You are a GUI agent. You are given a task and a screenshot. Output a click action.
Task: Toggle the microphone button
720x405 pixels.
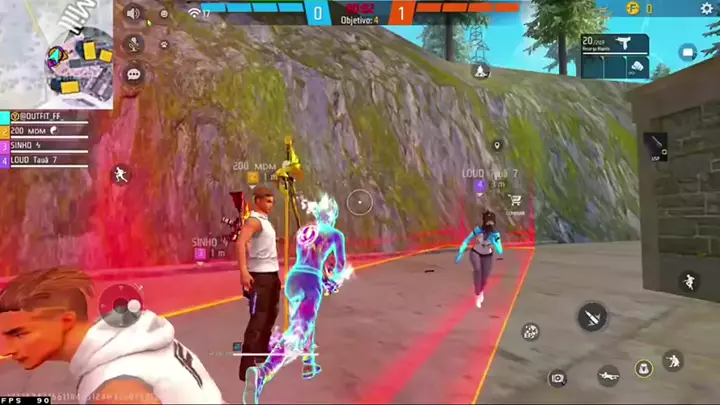point(132,44)
